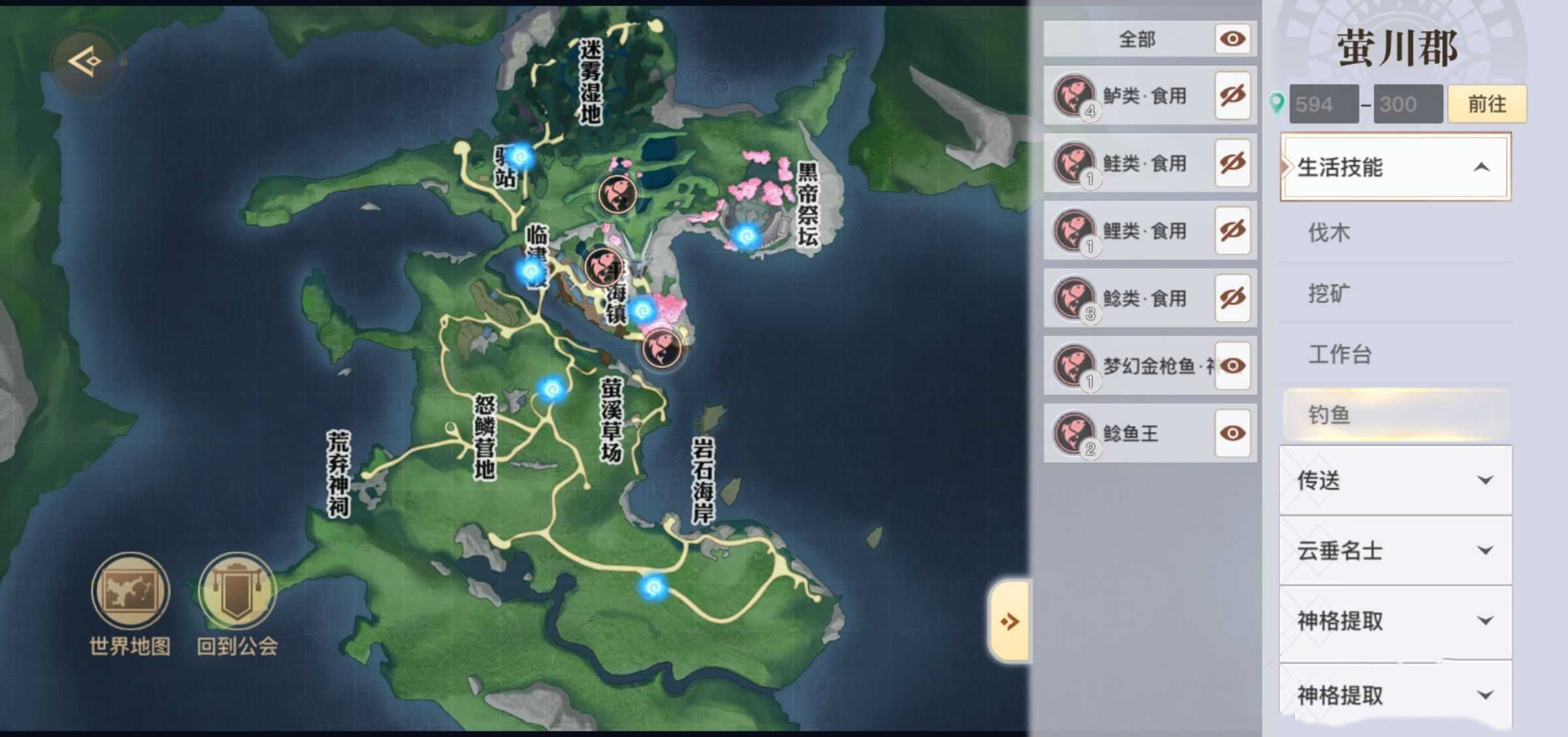Open the 世界地图 world map

tap(130, 591)
